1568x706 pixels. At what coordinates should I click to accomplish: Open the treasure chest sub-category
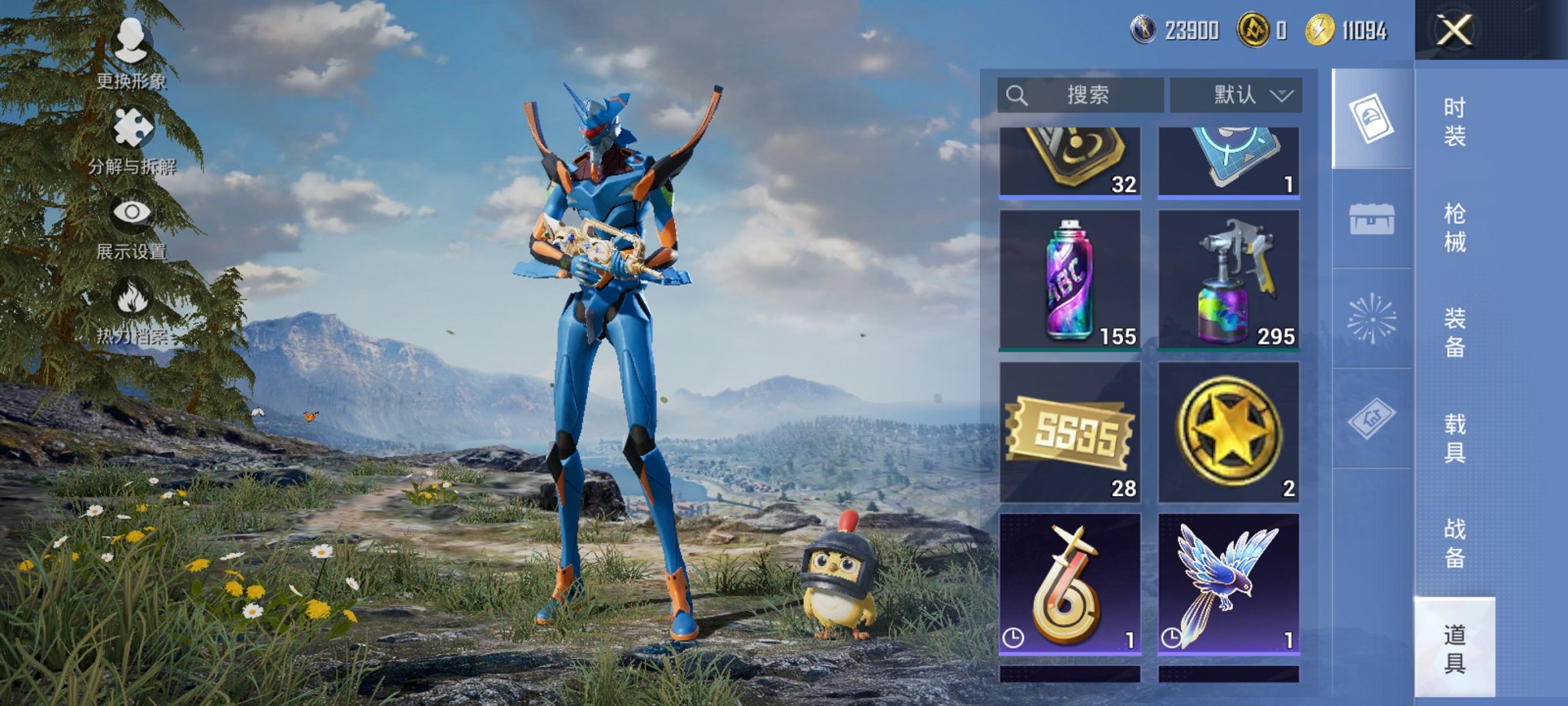pos(1372,219)
